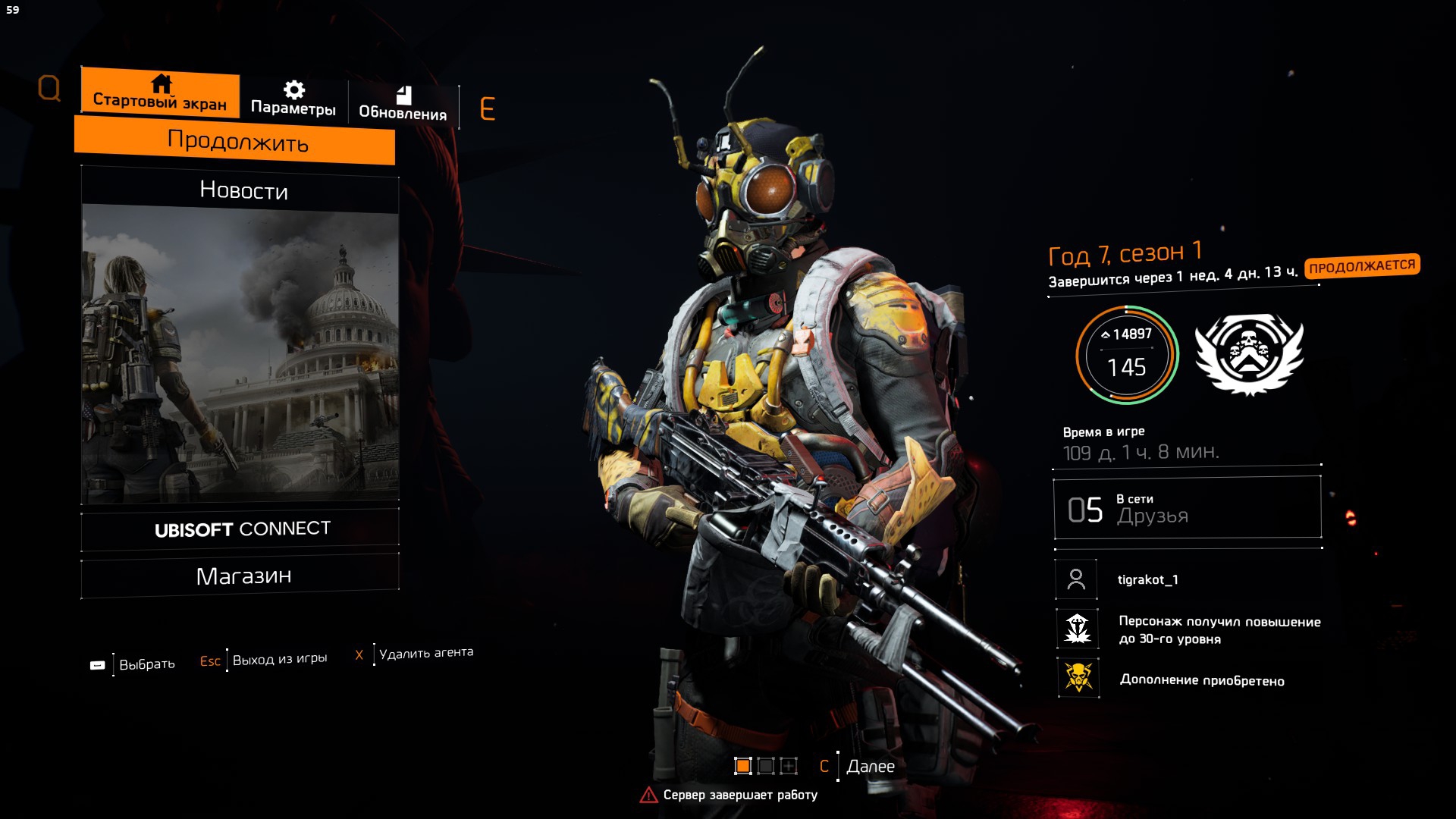
Task: Click Удалить агента to delete agent
Action: pos(425,652)
